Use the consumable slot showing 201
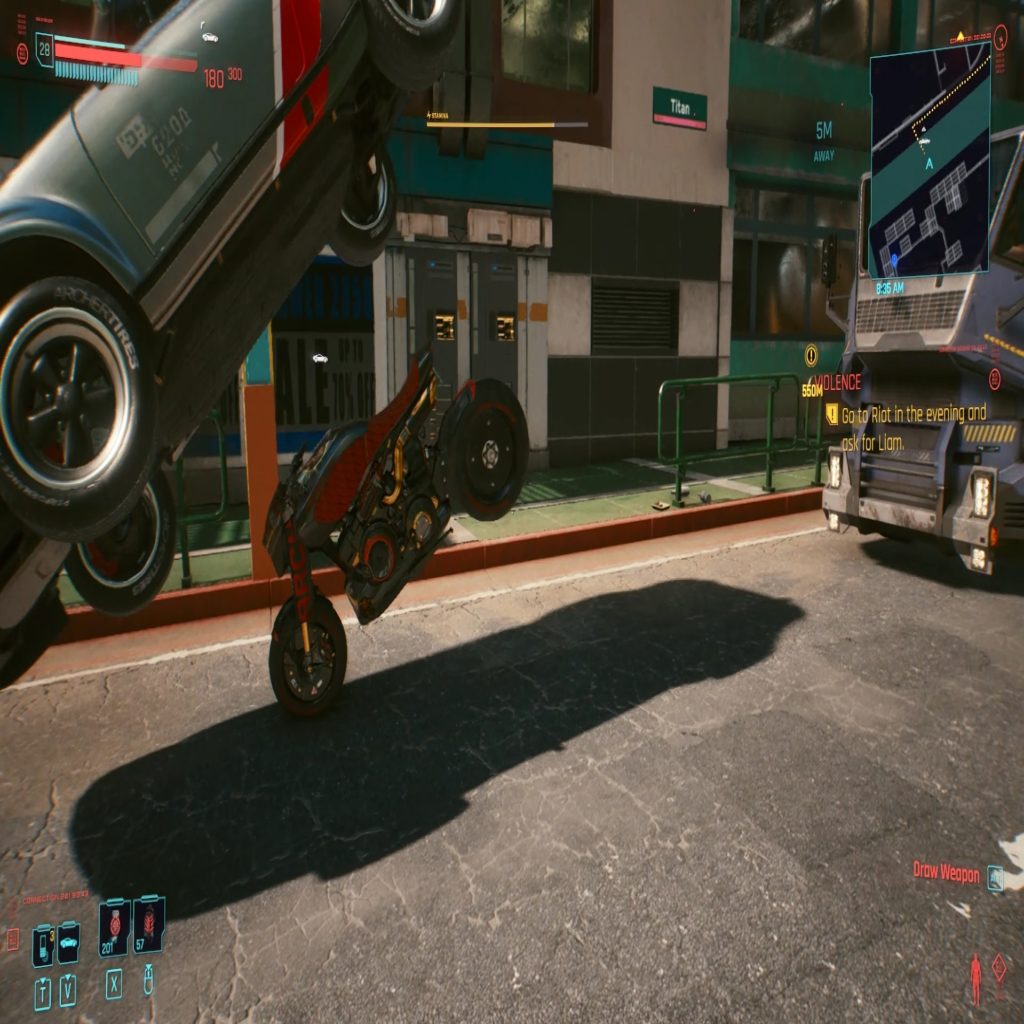 pyautogui.click(x=114, y=926)
